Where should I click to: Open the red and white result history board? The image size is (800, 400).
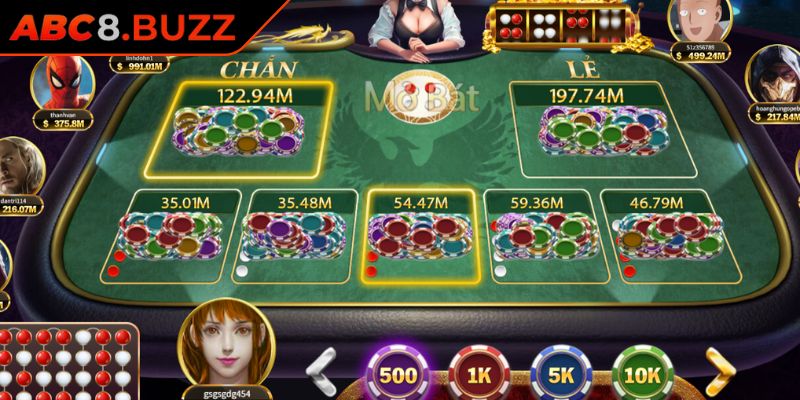tap(68, 363)
